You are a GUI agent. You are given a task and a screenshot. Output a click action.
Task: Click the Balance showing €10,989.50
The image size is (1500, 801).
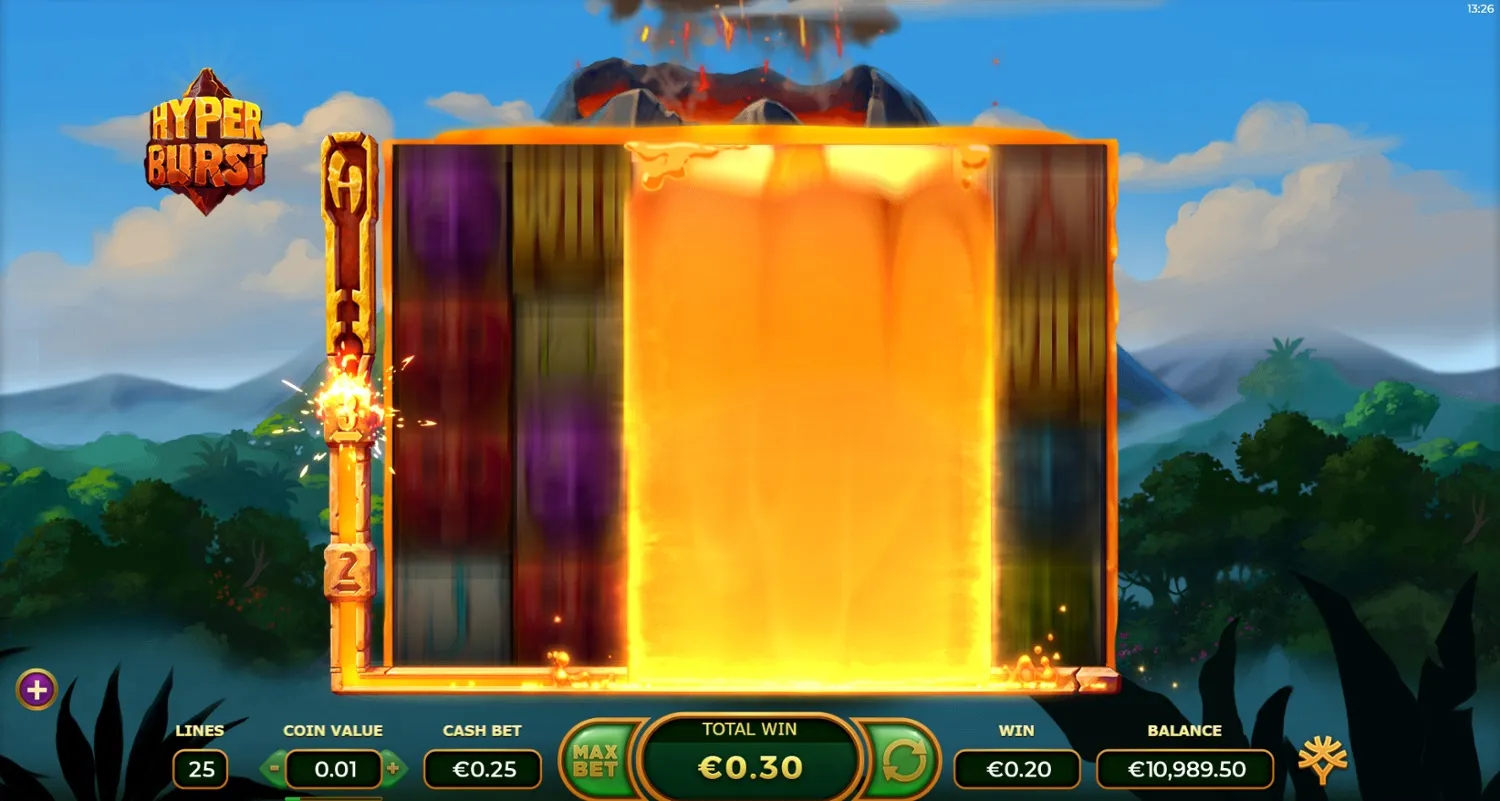[1186, 770]
